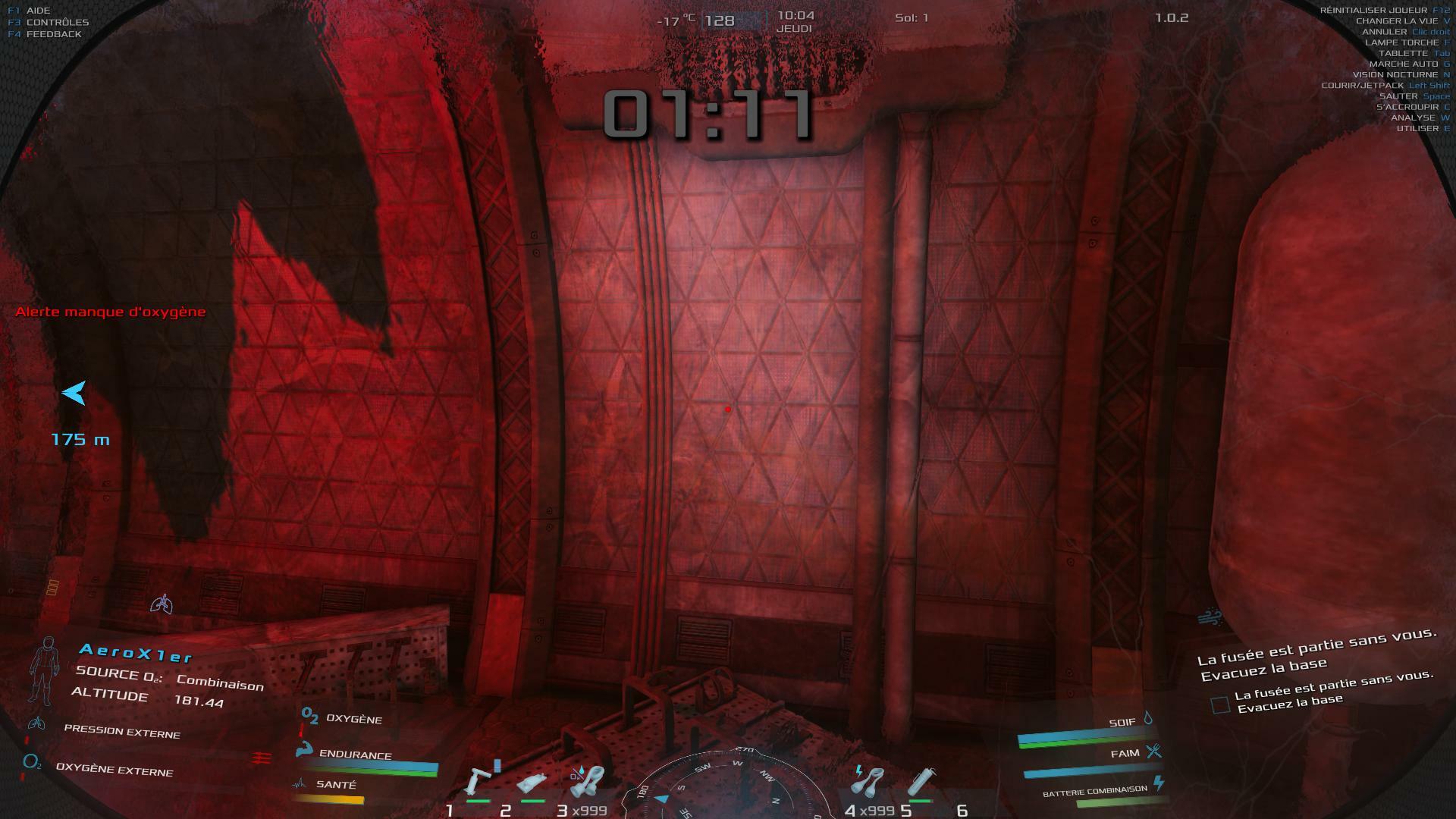Screen dimensions: 1456x819
Task: Select the power cable connector in slot 4
Action: click(870, 781)
